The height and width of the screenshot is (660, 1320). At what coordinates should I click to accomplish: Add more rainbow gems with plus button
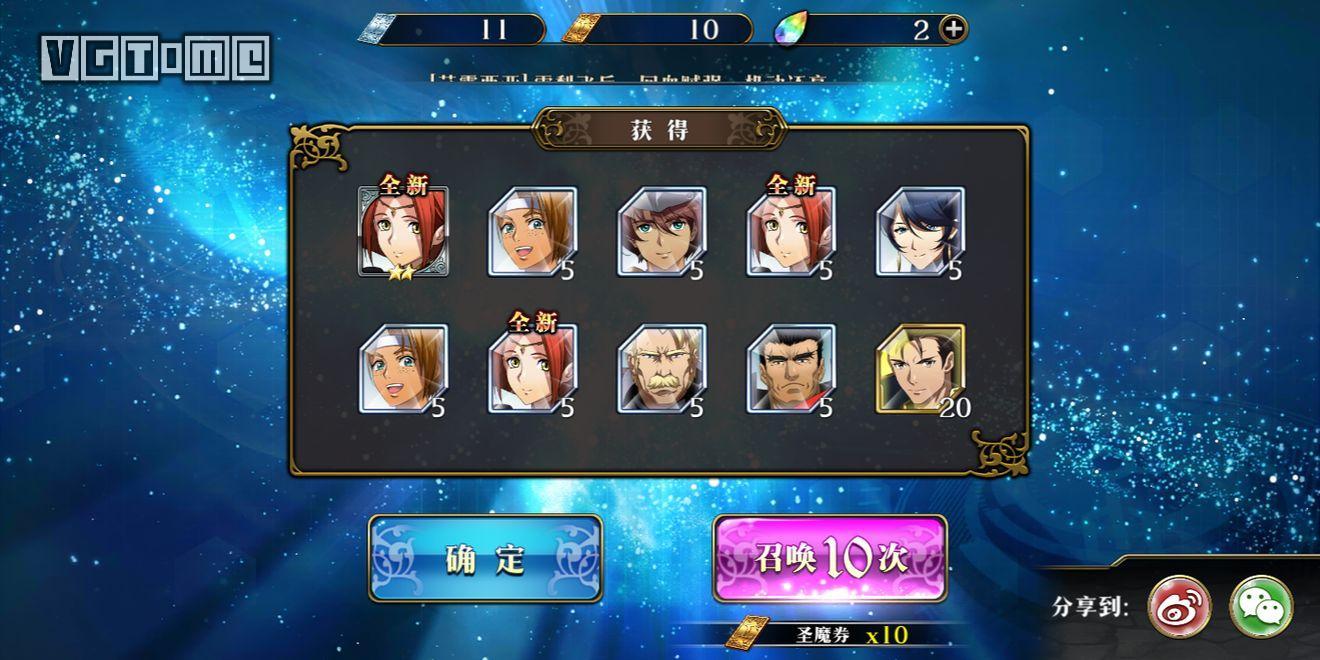954,29
